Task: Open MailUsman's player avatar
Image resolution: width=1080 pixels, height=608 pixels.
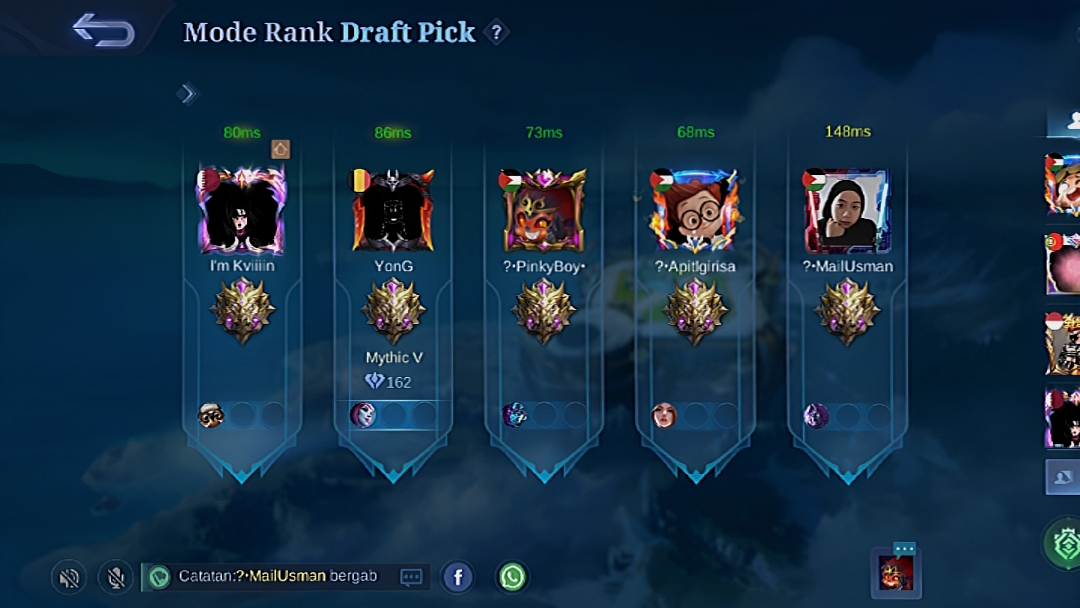Action: coord(847,211)
